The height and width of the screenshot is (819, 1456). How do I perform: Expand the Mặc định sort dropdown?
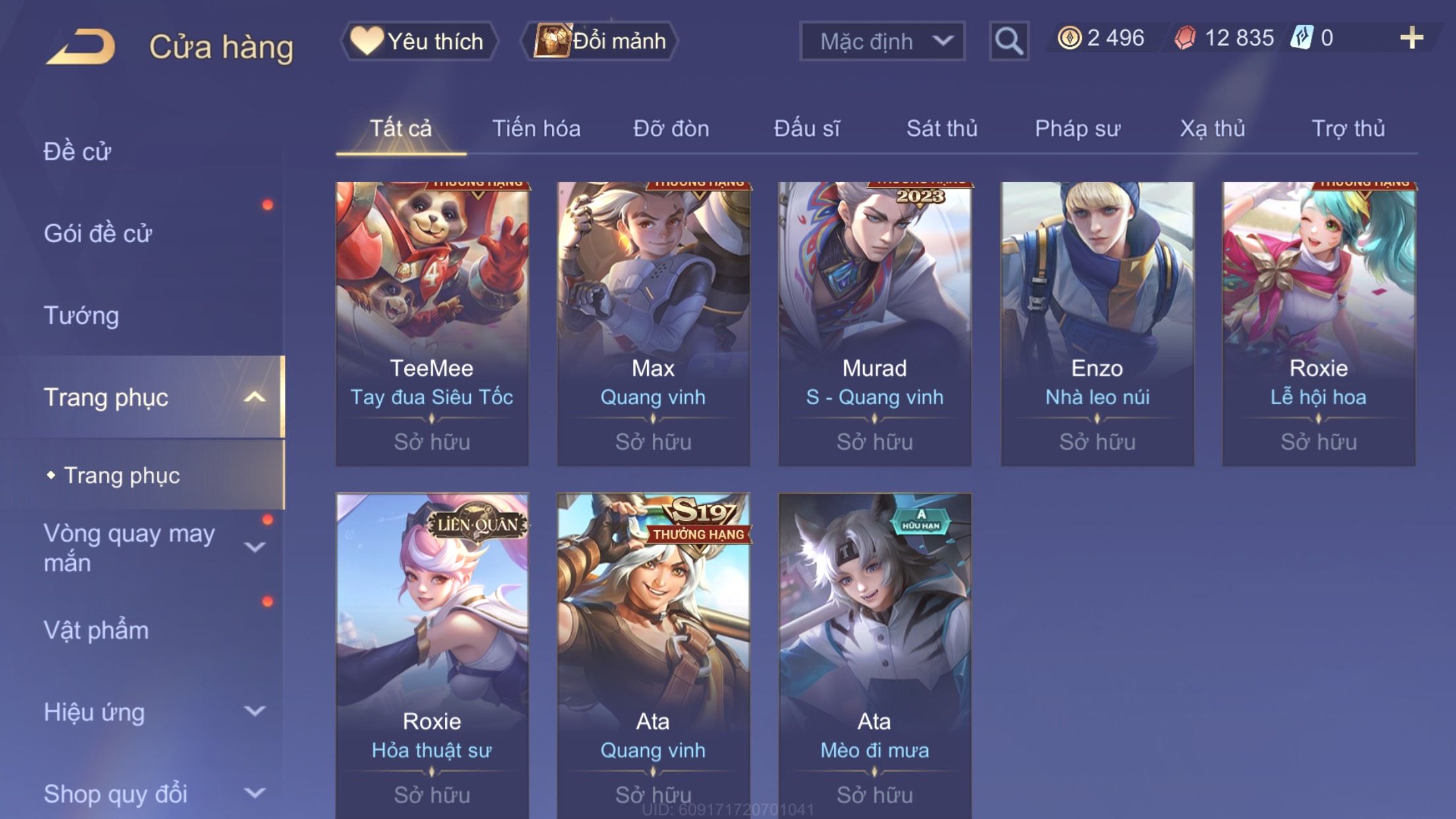pos(882,41)
